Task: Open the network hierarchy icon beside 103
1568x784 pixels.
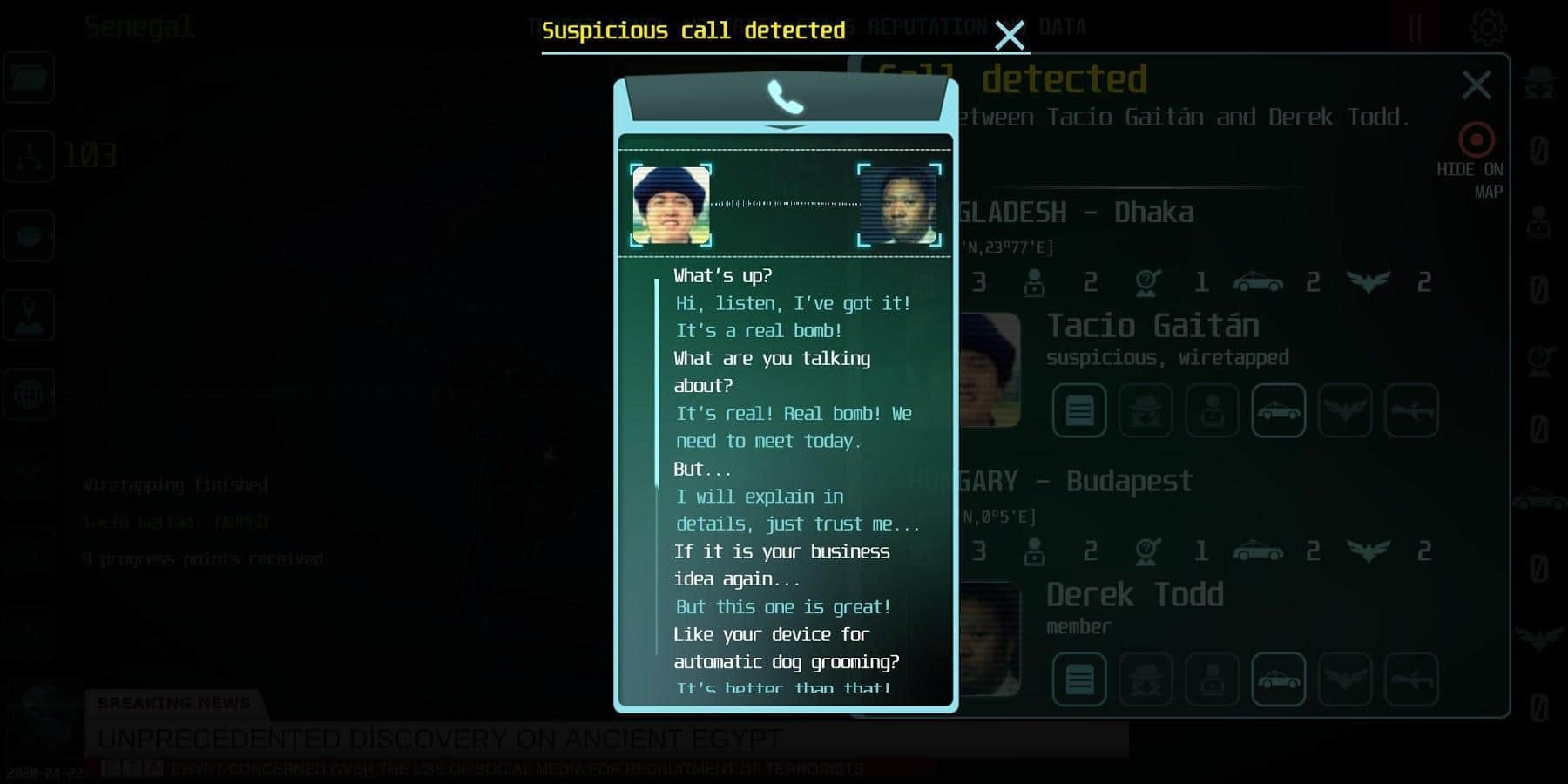Action: tap(30, 156)
